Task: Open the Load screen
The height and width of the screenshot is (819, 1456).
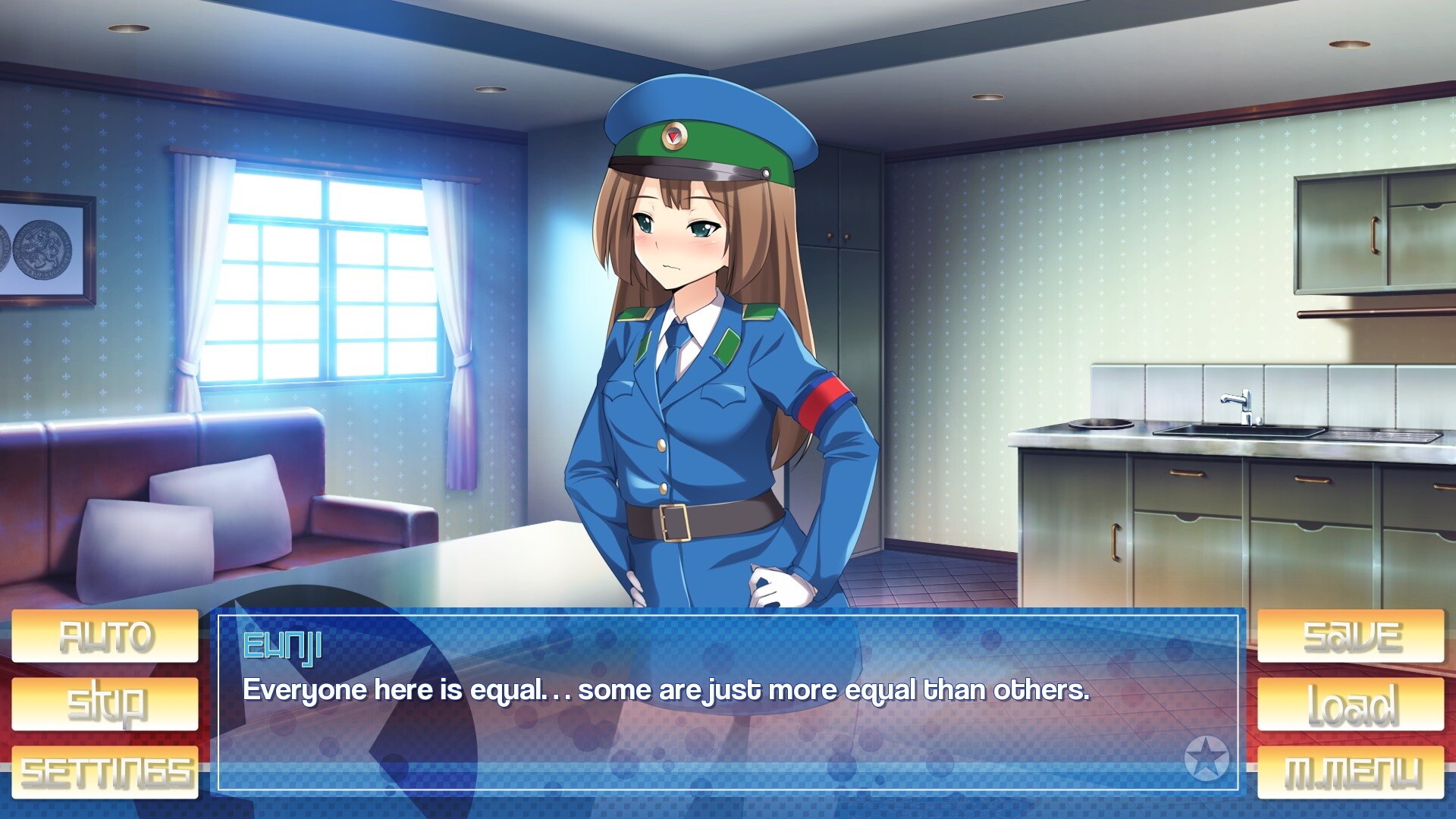Action: click(1351, 704)
